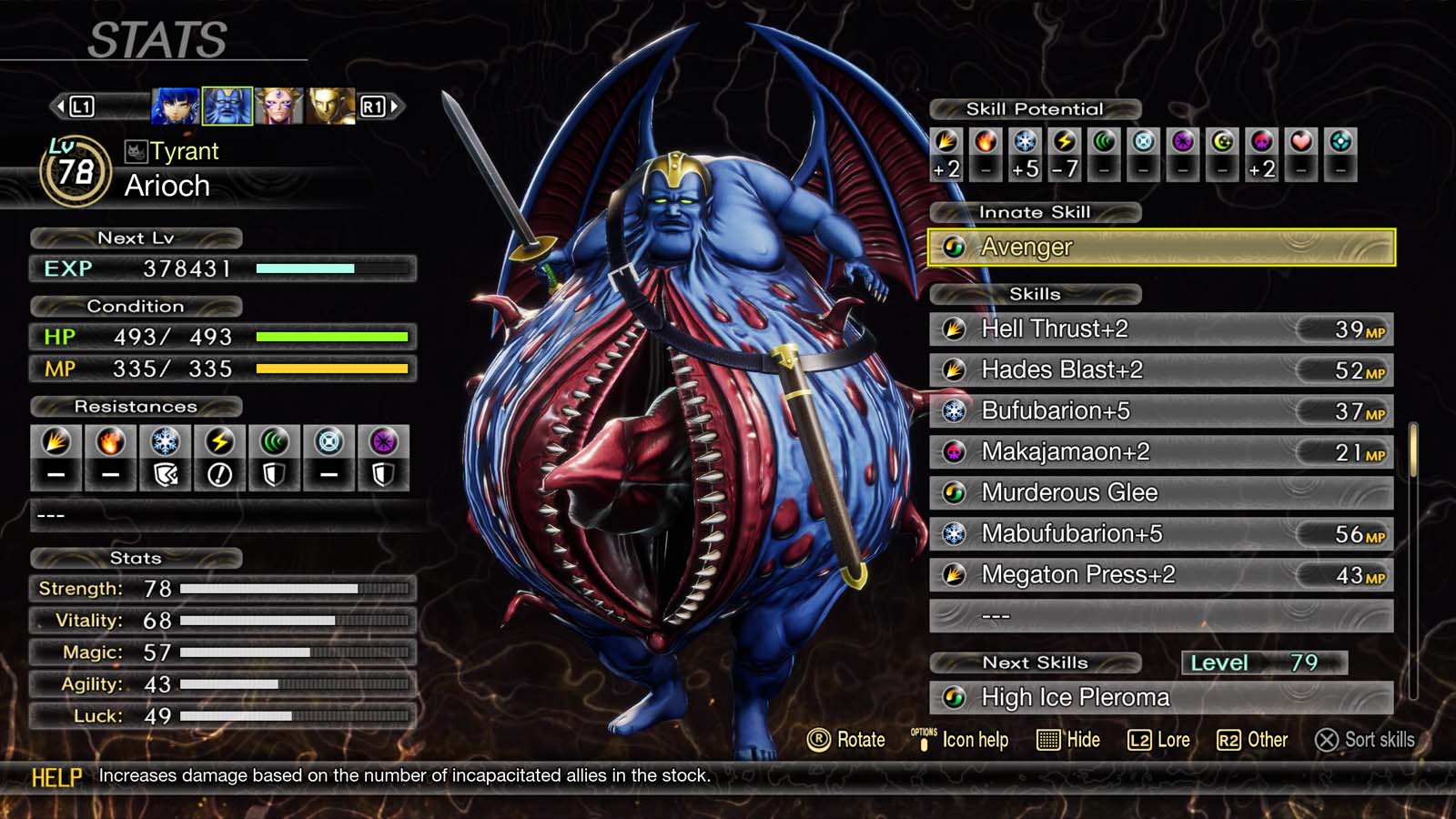Click the left arrow beside L1
This screenshot has height=819, width=1456.
click(x=59, y=105)
